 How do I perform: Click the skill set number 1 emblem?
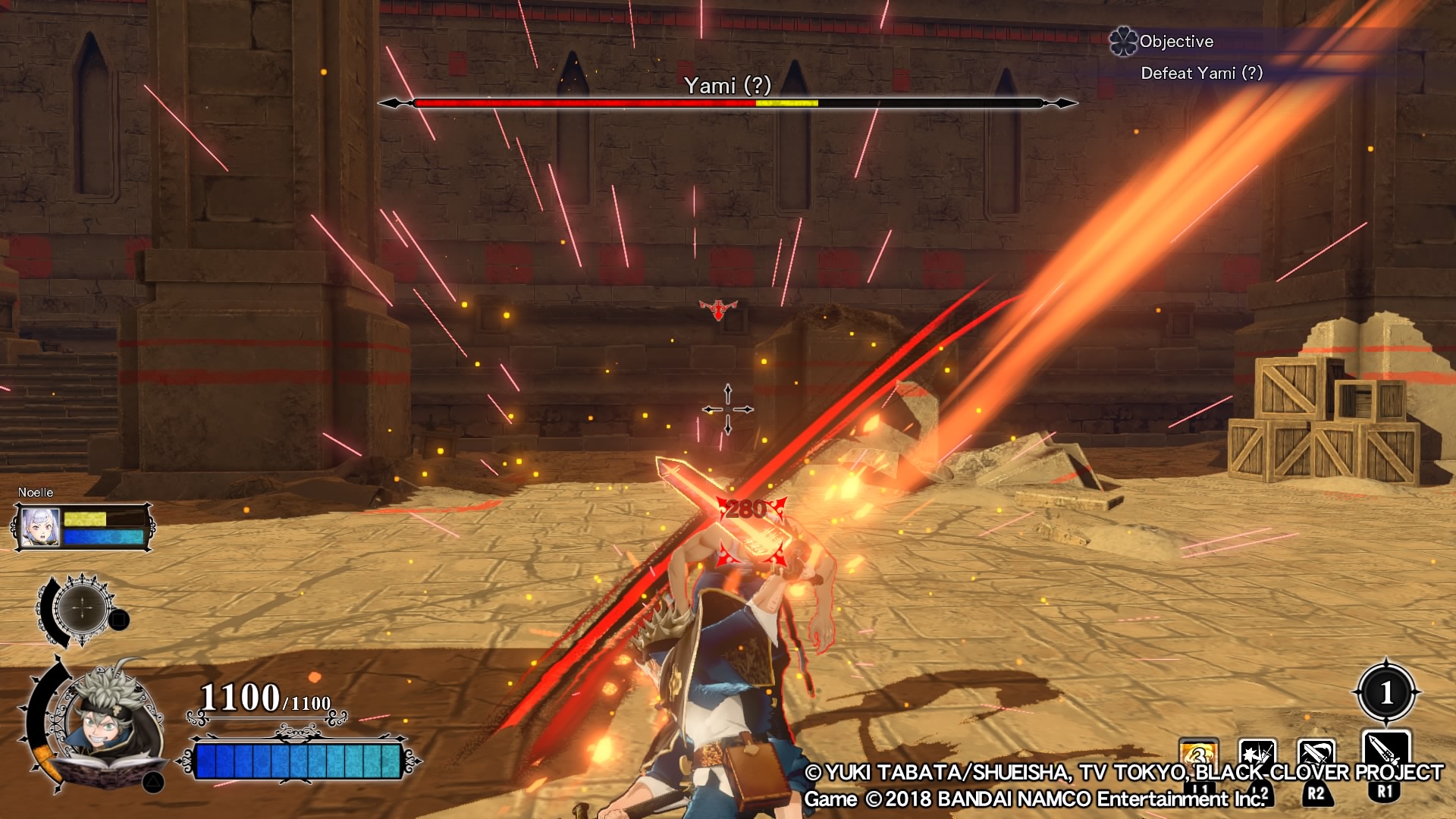1386,692
